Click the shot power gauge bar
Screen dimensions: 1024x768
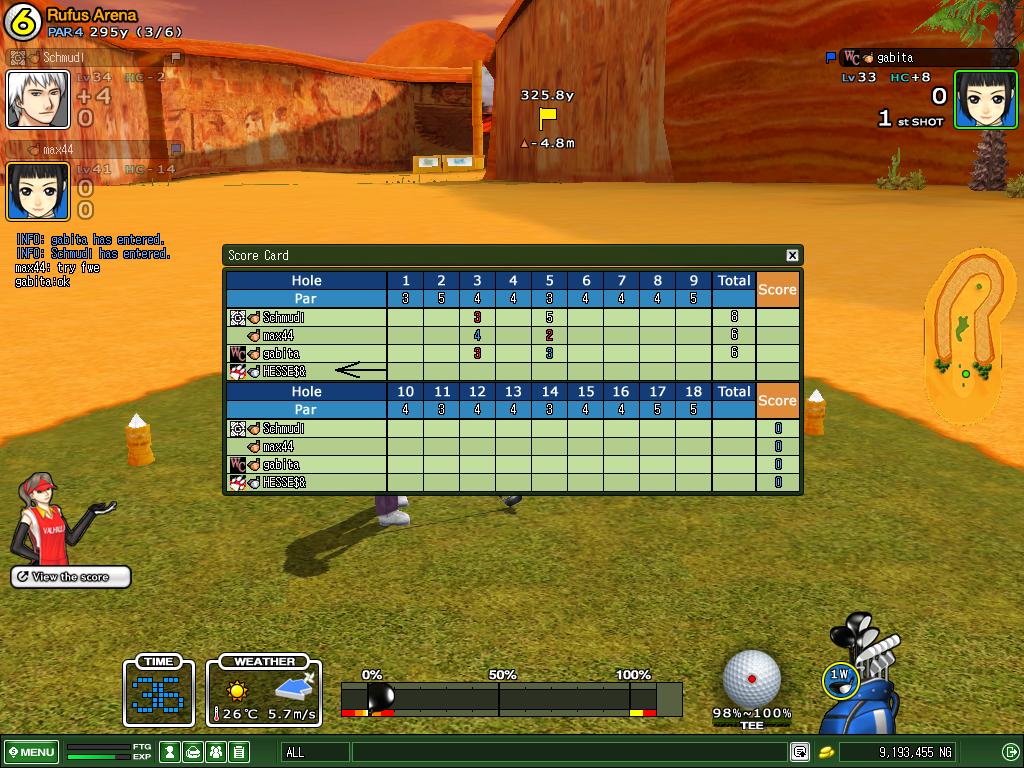point(511,698)
